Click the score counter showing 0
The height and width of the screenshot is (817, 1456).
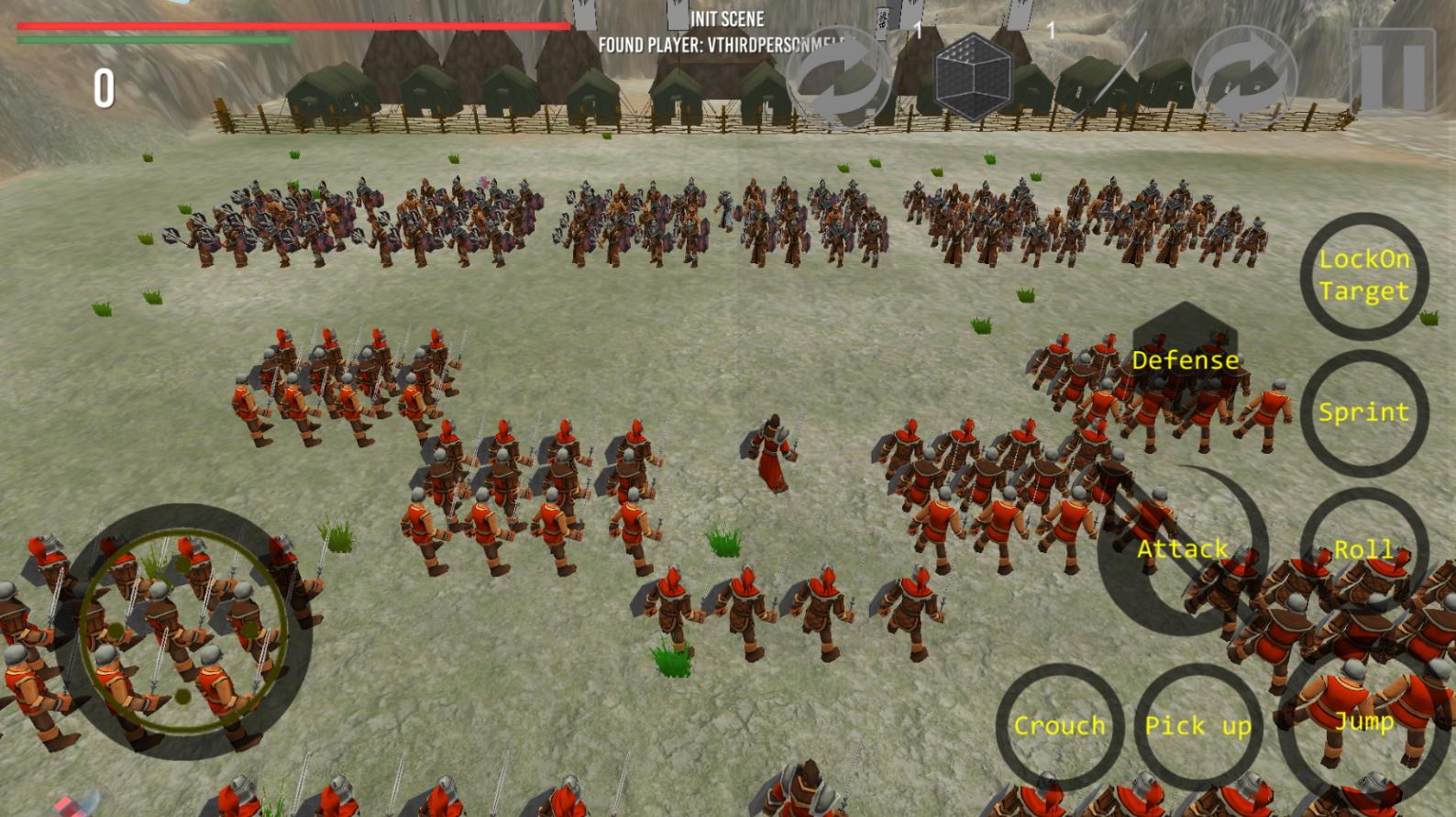click(x=104, y=89)
